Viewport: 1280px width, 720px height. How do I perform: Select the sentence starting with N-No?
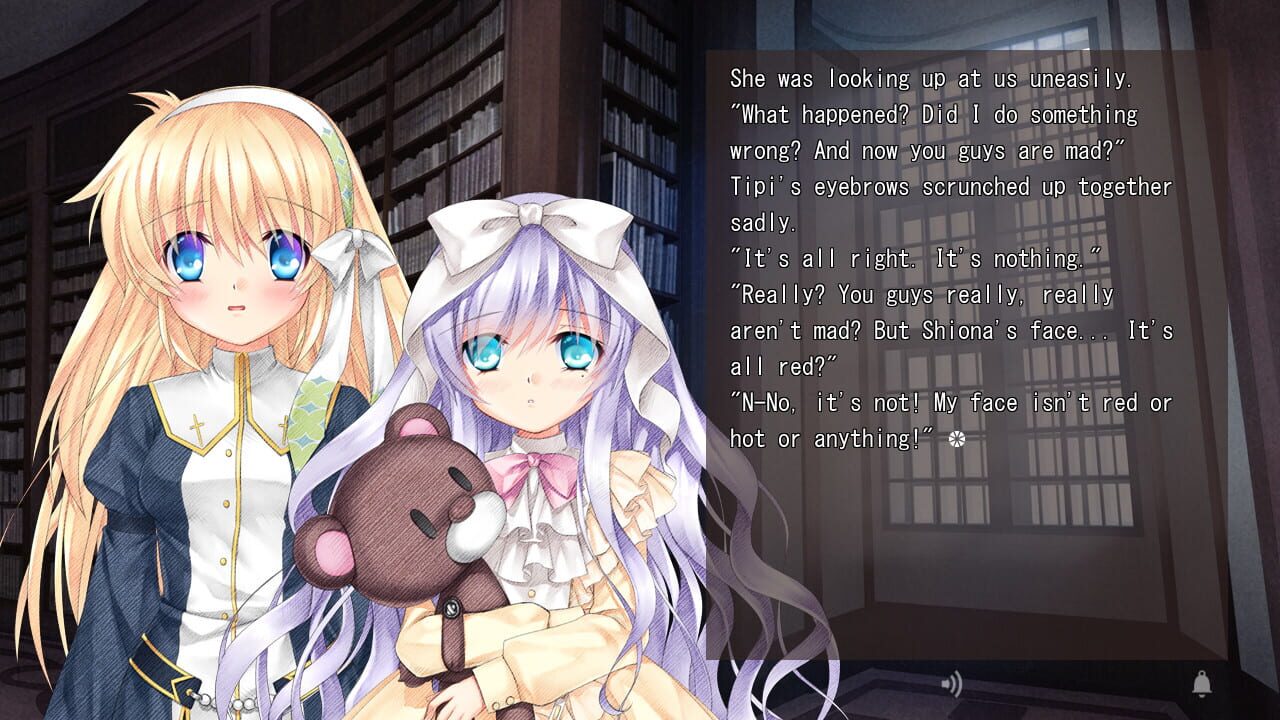950,403
